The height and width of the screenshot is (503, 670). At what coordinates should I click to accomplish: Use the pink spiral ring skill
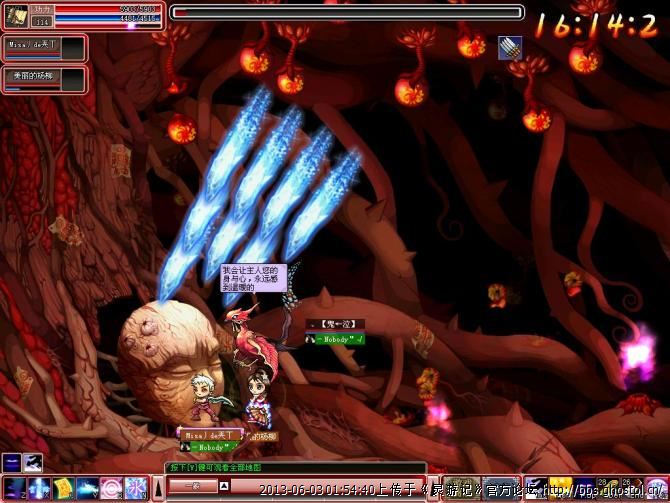pyautogui.click(x=111, y=488)
